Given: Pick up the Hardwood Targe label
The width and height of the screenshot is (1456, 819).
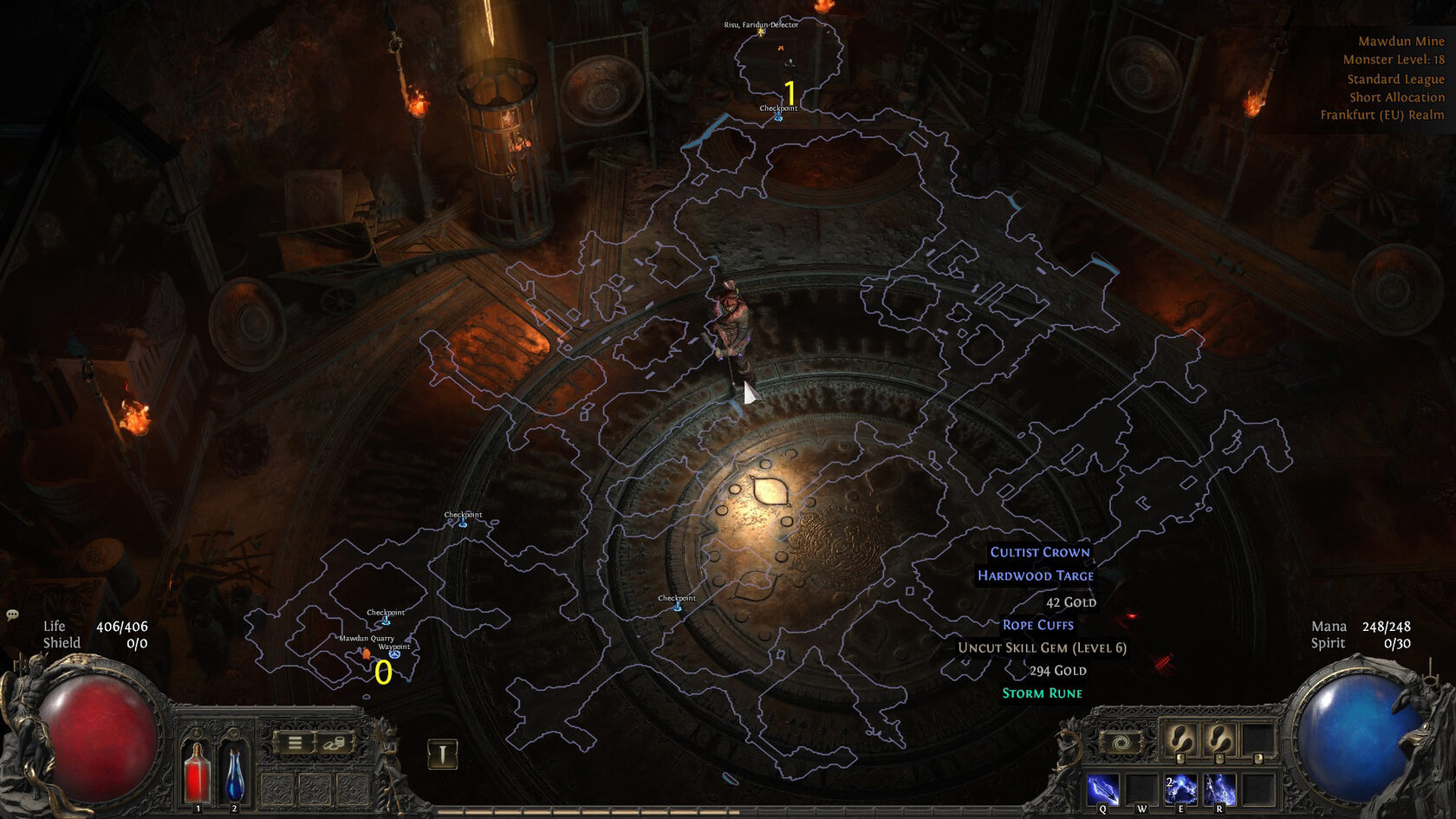Looking at the screenshot, I should (1036, 575).
